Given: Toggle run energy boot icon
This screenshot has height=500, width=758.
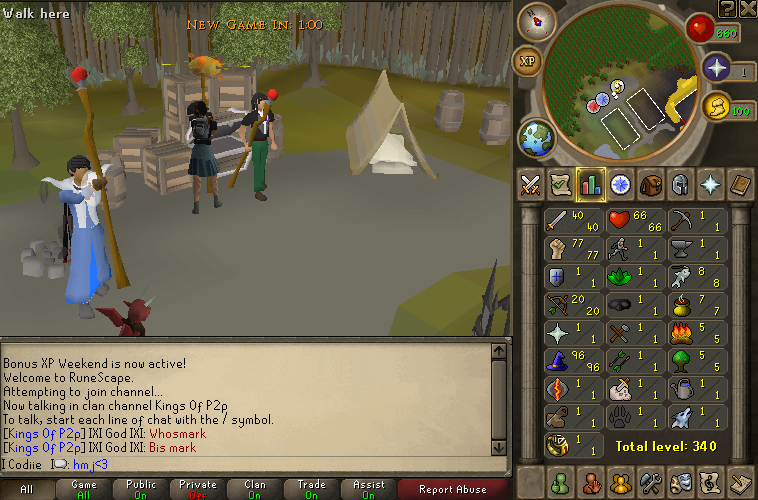Looking at the screenshot, I should click(716, 109).
